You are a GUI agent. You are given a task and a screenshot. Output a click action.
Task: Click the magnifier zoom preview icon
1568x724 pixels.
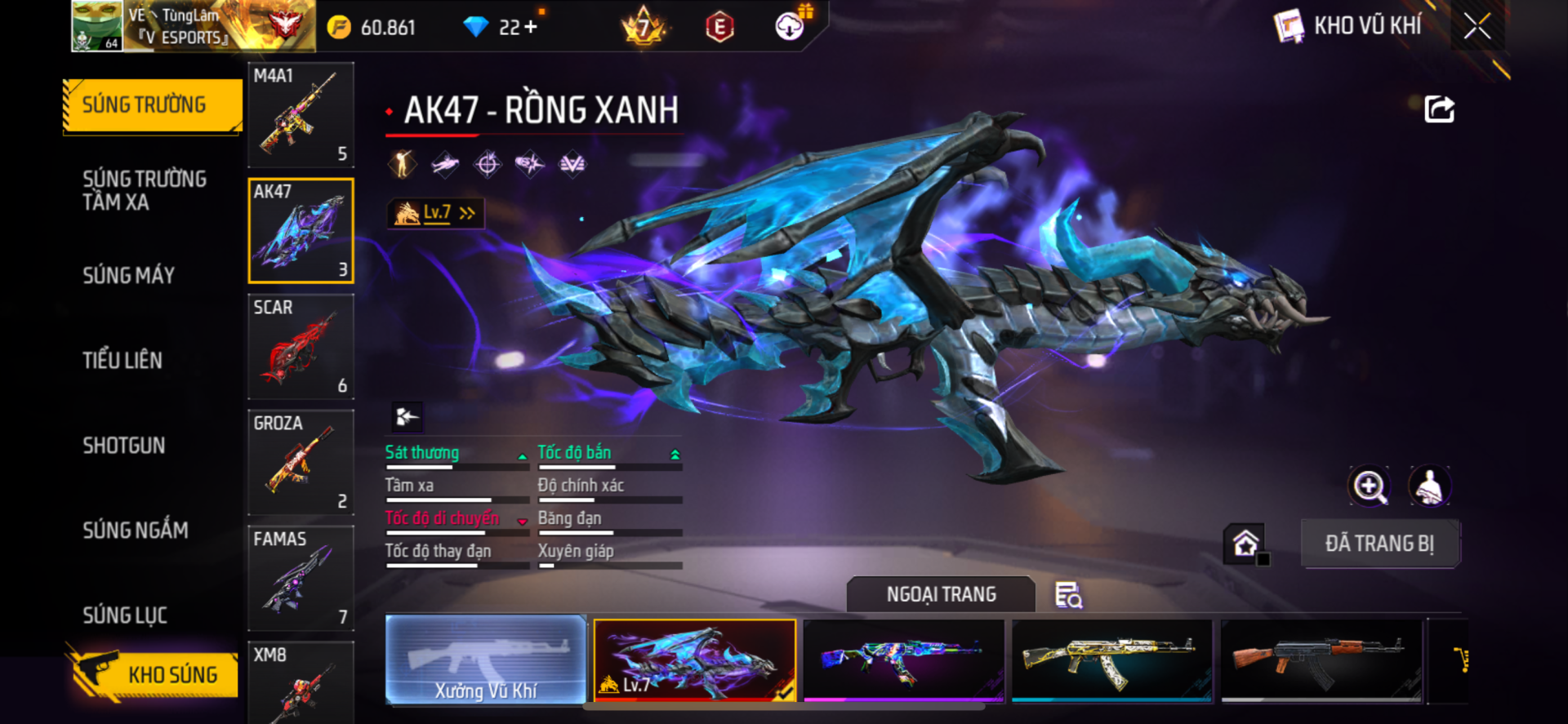click(x=1369, y=486)
